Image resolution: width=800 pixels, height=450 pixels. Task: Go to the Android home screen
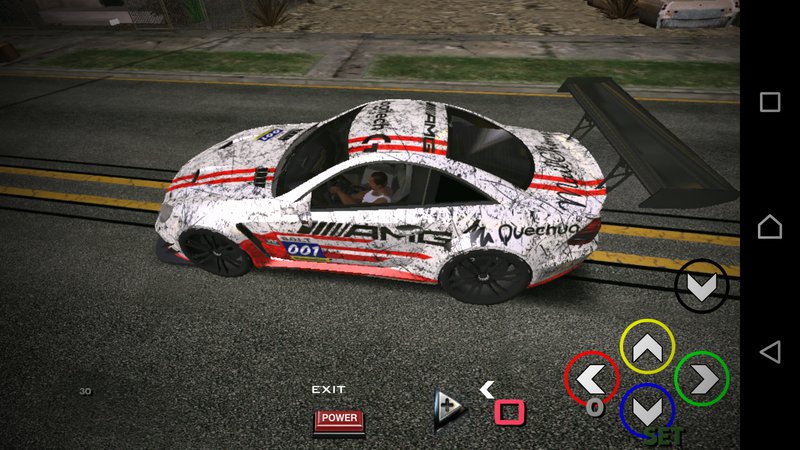770,227
